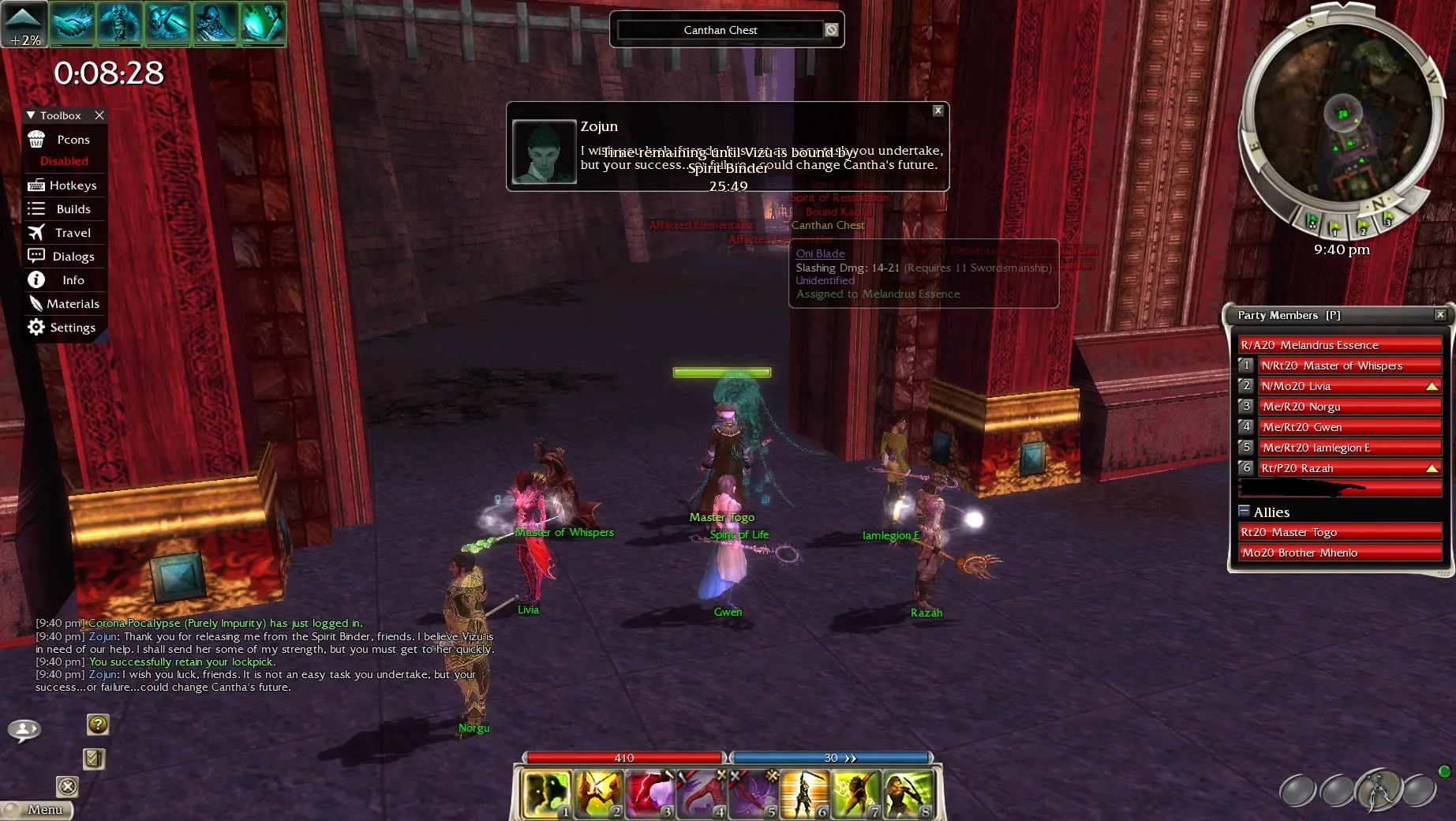Use the skill in slot 6
Viewport: 1456px width, 821px height.
(804, 793)
